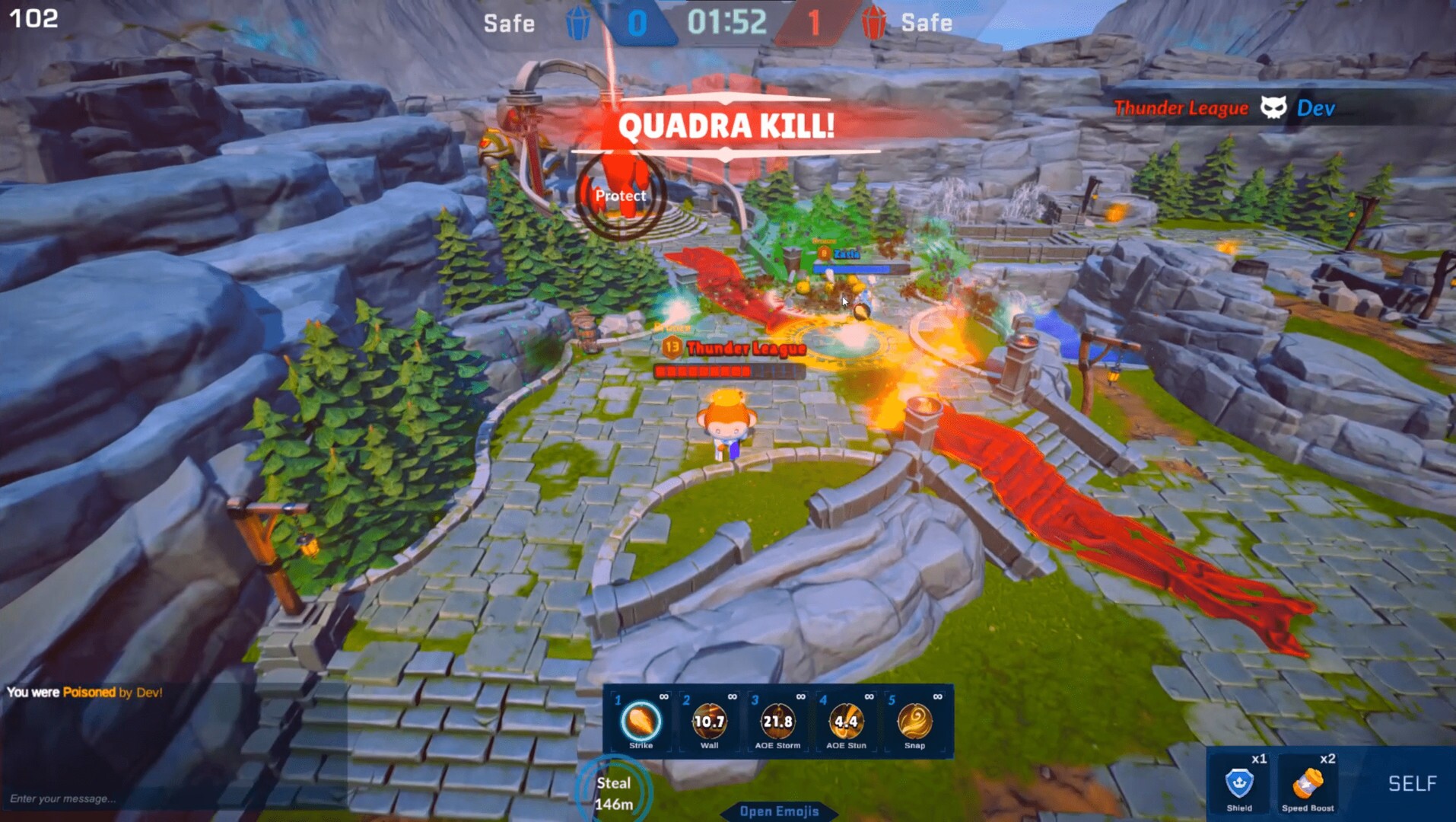Click the Steal objective indicator
Viewport: 1456px width, 822px height.
(613, 792)
